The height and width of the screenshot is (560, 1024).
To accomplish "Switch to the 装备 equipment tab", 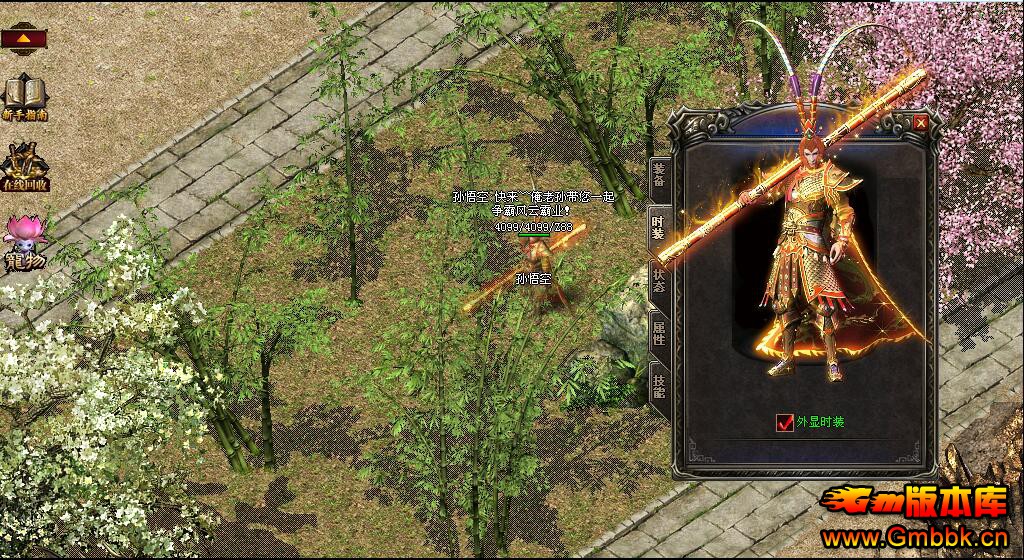I will [x=659, y=178].
